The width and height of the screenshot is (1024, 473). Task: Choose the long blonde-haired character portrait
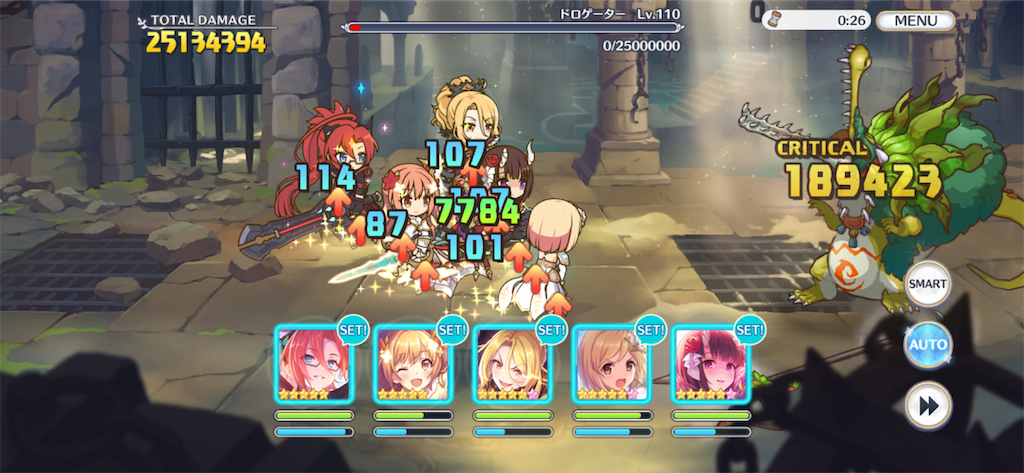(511, 364)
